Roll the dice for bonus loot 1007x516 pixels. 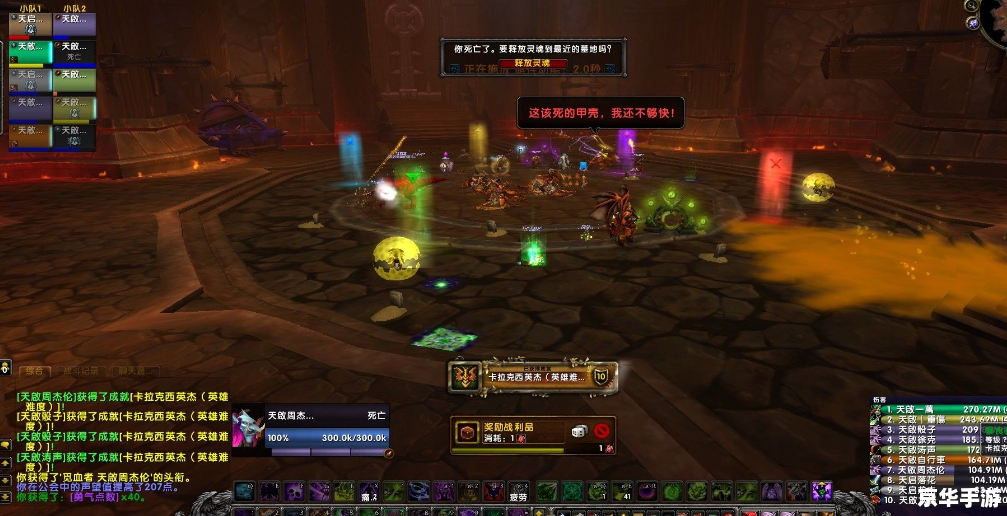click(x=577, y=431)
